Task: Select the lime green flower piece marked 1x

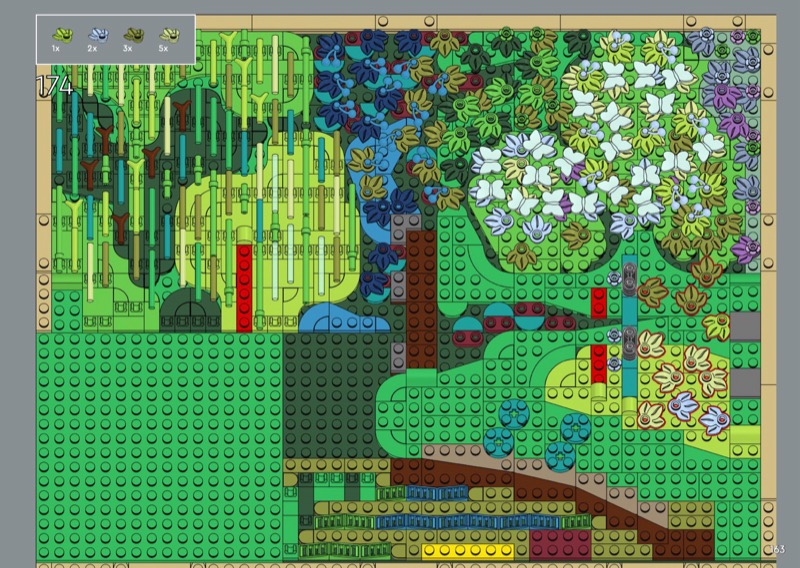Action: tap(61, 35)
